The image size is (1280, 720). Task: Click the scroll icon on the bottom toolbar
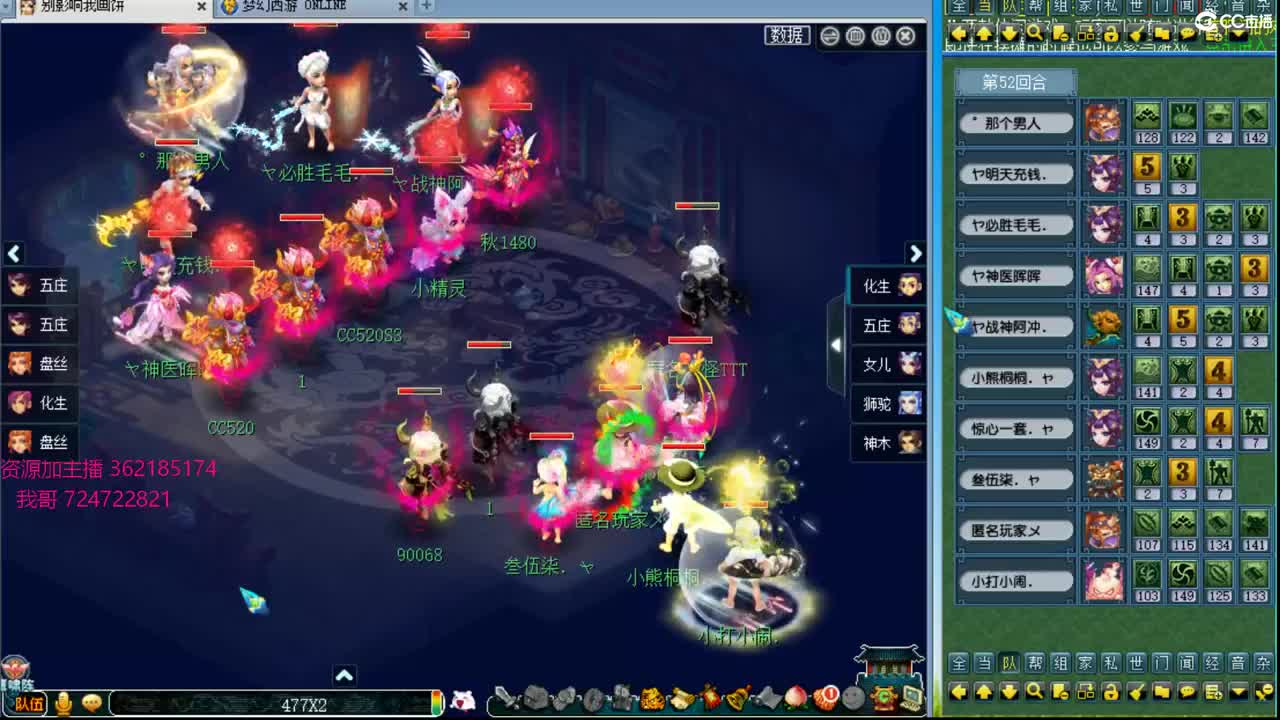pos(681,697)
